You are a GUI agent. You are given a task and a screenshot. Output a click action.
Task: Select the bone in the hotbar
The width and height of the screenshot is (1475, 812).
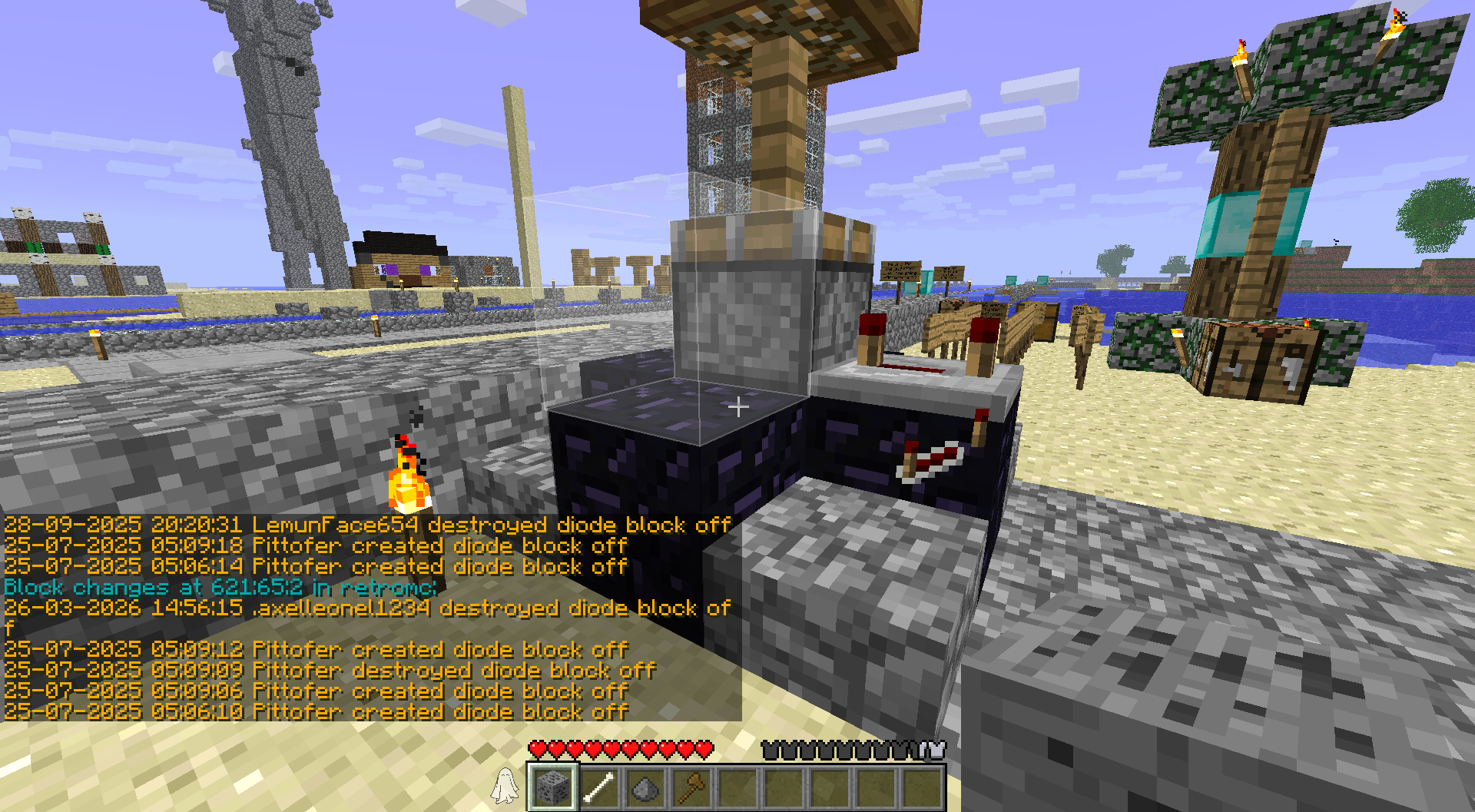[x=598, y=787]
